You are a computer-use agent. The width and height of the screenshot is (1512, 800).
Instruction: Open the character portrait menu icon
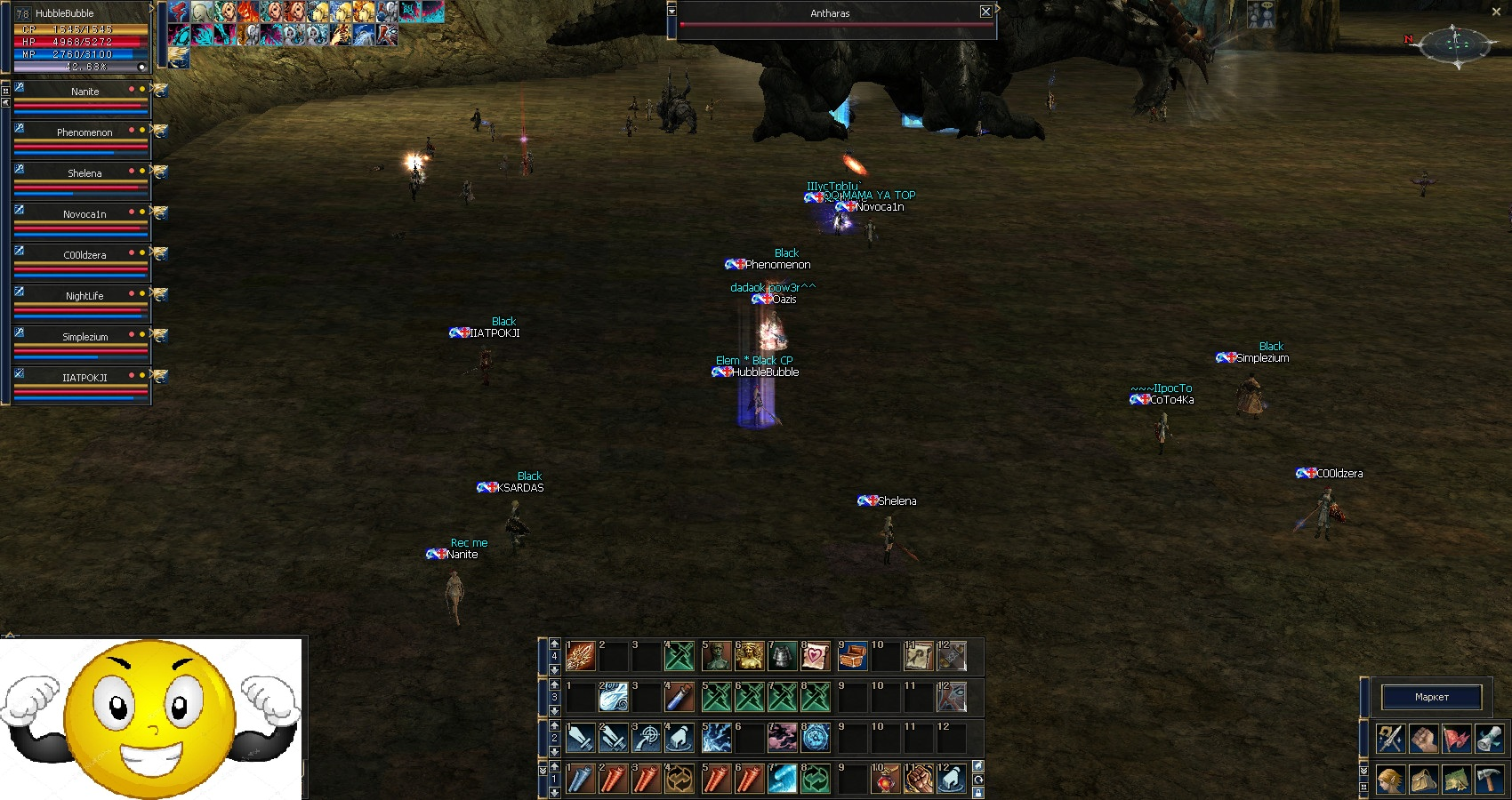coord(1390,780)
